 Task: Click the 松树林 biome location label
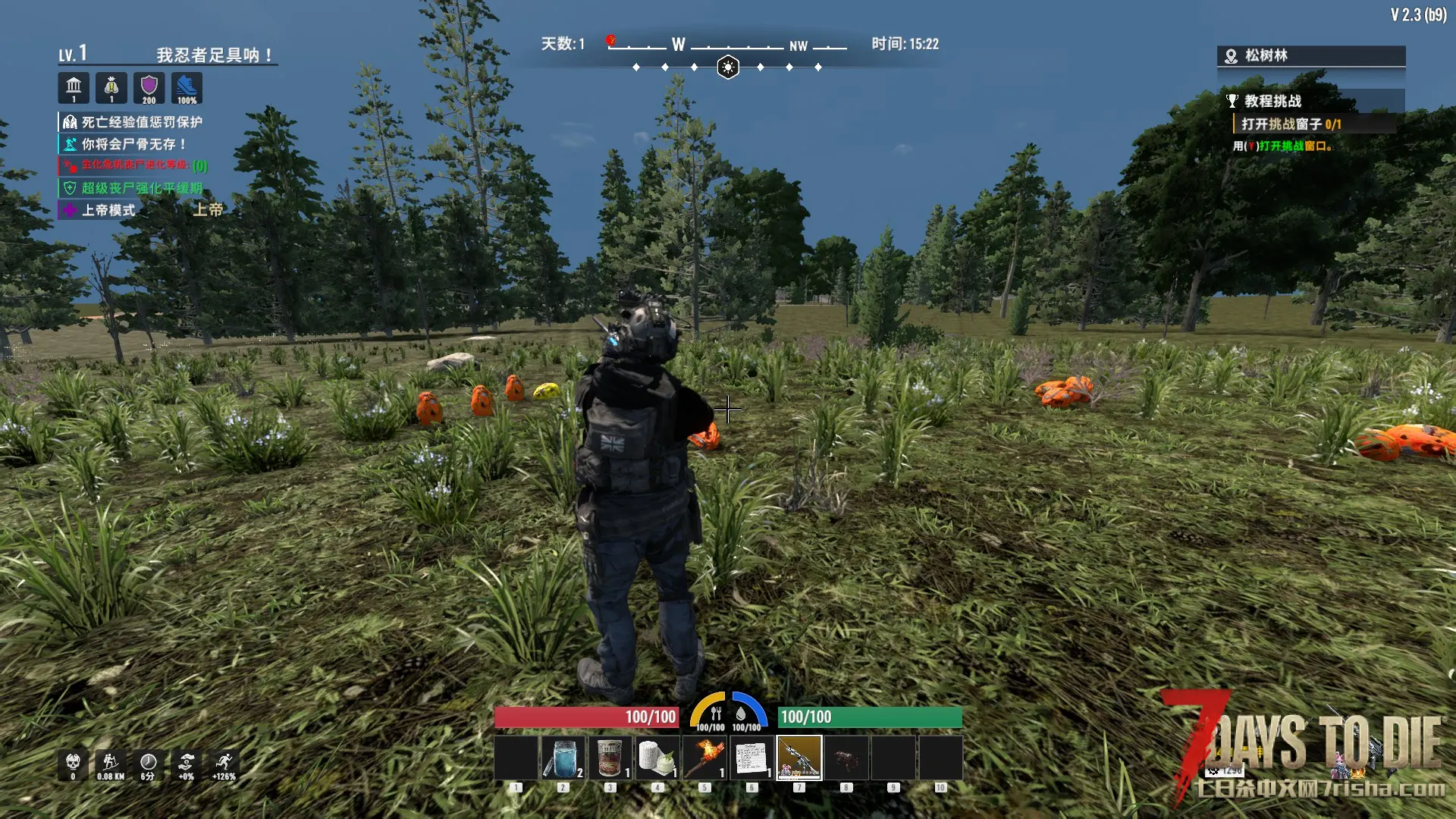[1266, 55]
